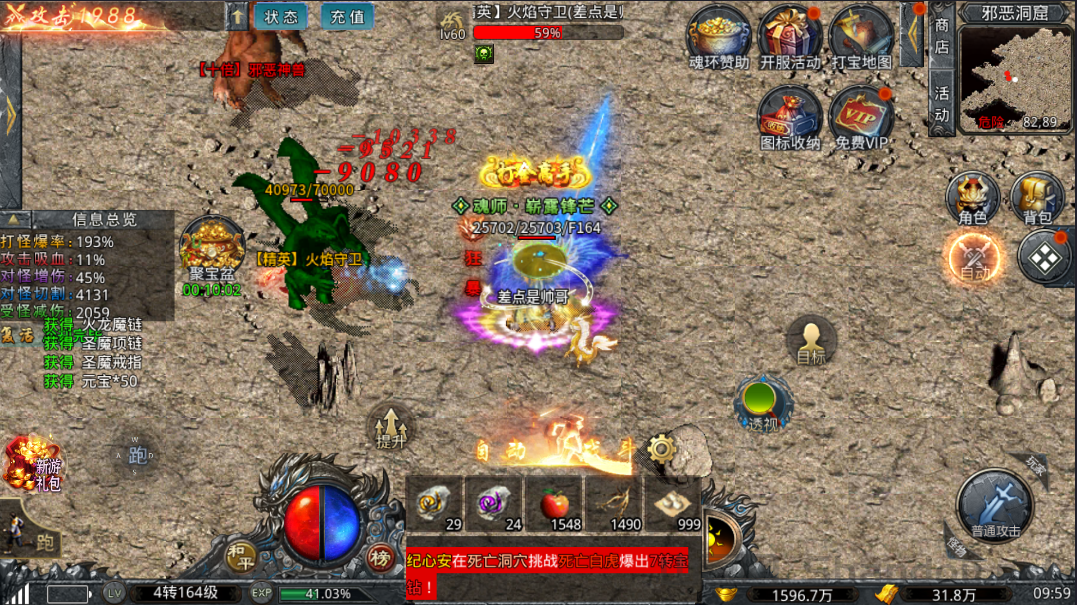Open the 图标收纳 icon folder
Viewport: 1077px width, 605px height.
click(x=790, y=116)
